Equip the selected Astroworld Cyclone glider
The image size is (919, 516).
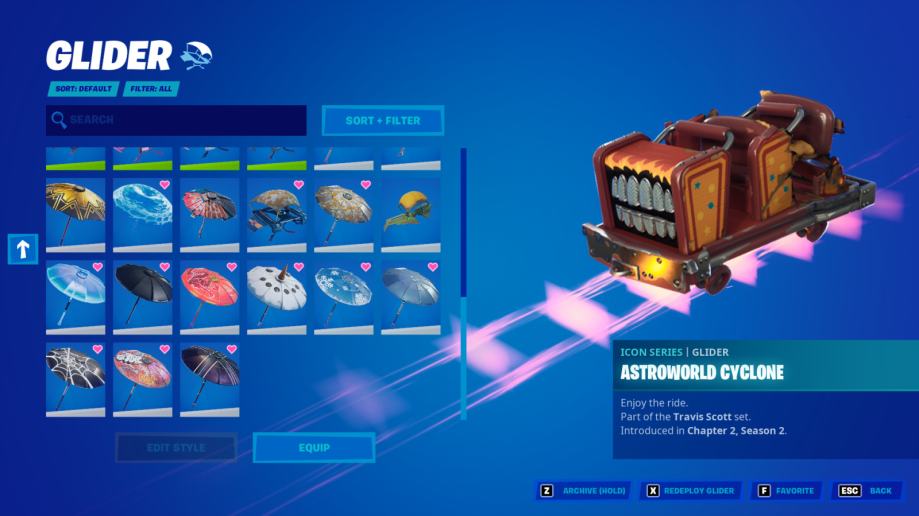click(x=314, y=448)
